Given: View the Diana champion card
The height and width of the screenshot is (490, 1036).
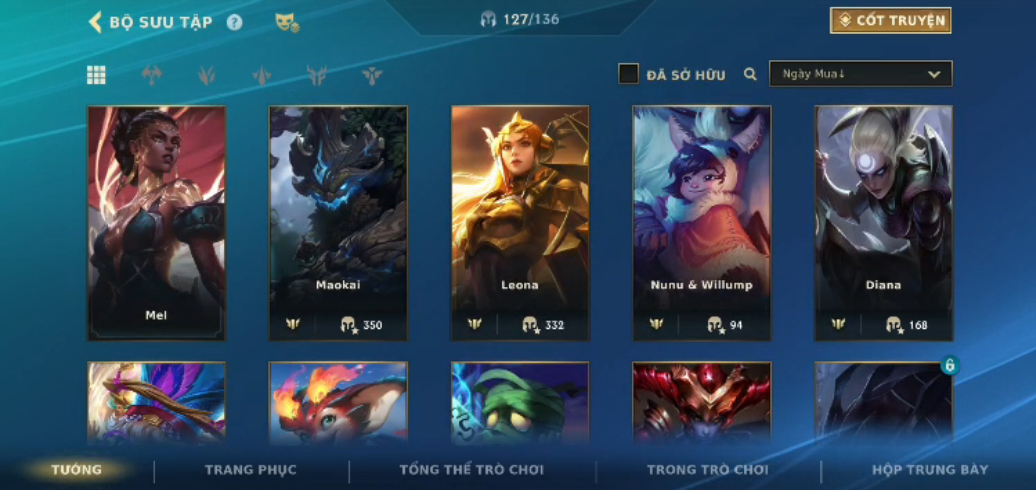Looking at the screenshot, I should 883,222.
